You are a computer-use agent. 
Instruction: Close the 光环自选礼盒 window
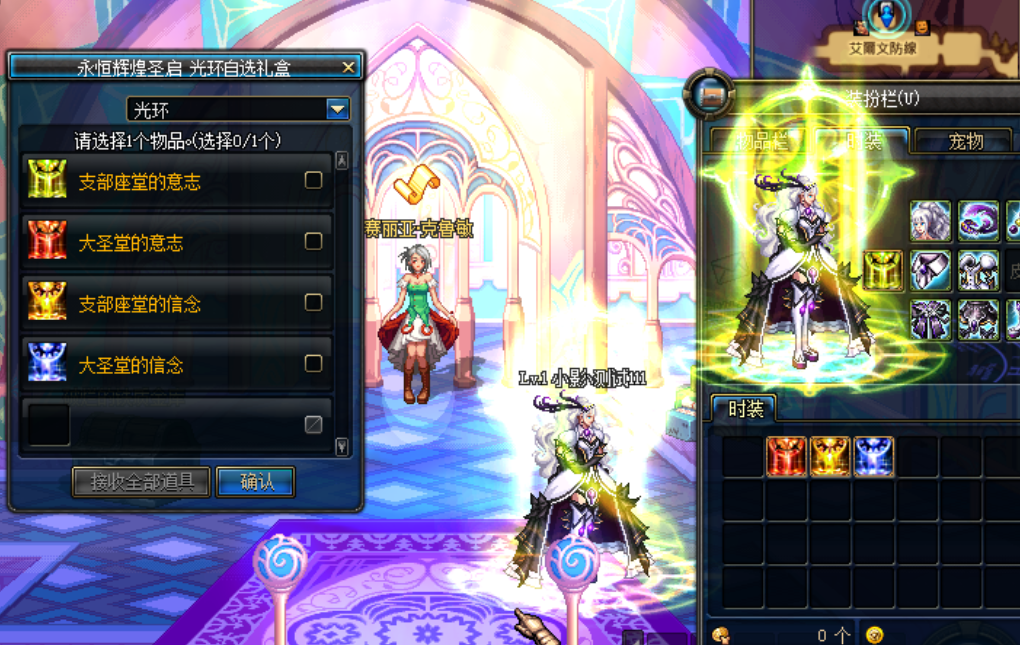pos(348,67)
